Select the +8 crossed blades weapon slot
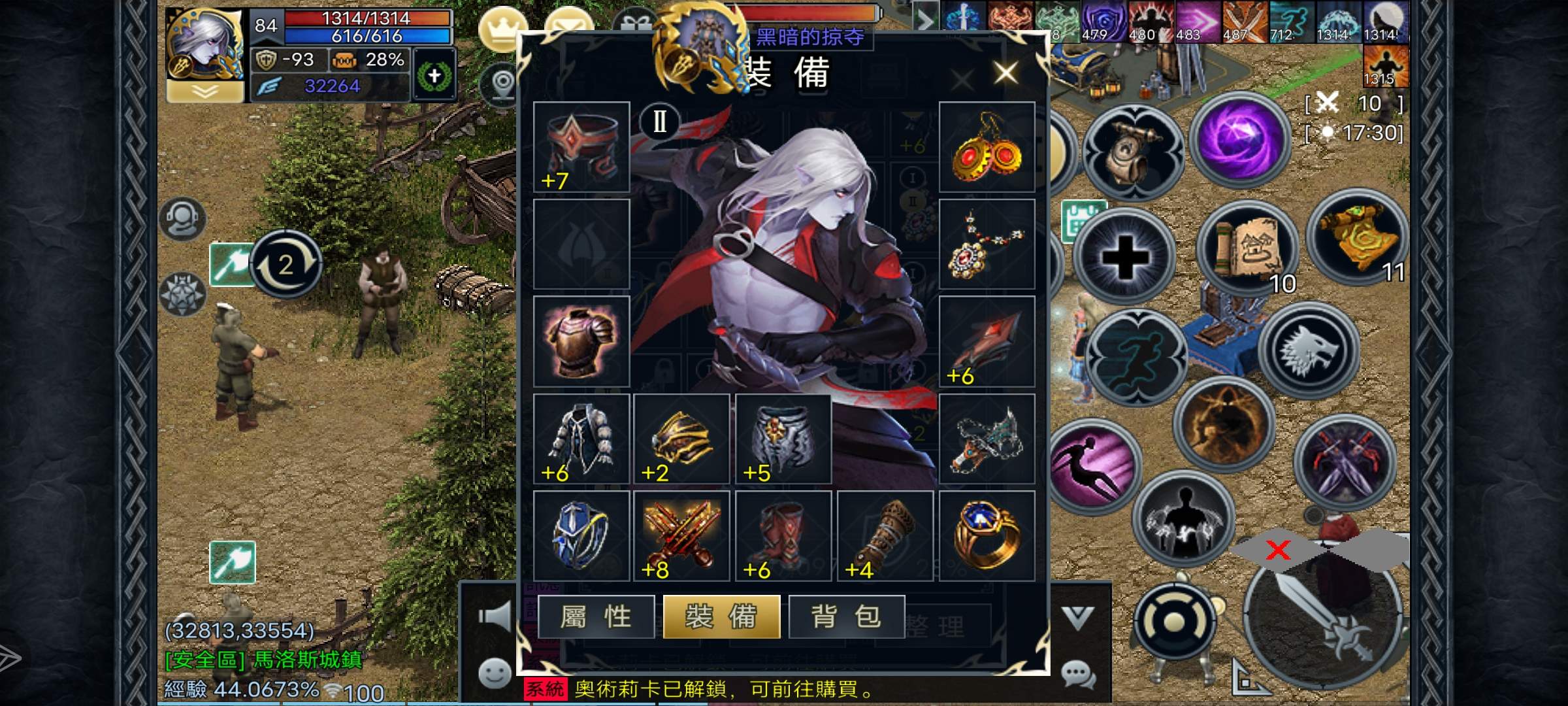The width and height of the screenshot is (1568, 706). coord(681,536)
